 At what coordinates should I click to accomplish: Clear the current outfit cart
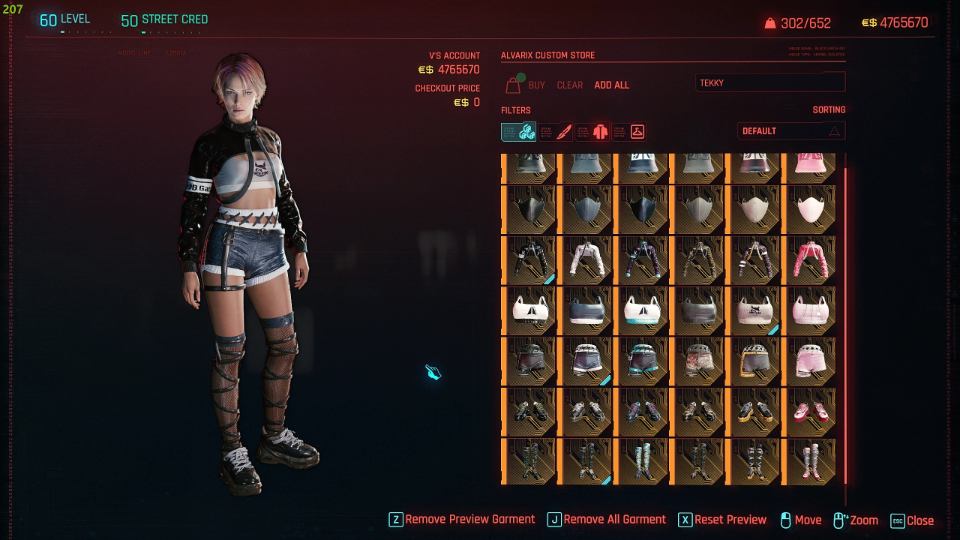coord(569,85)
